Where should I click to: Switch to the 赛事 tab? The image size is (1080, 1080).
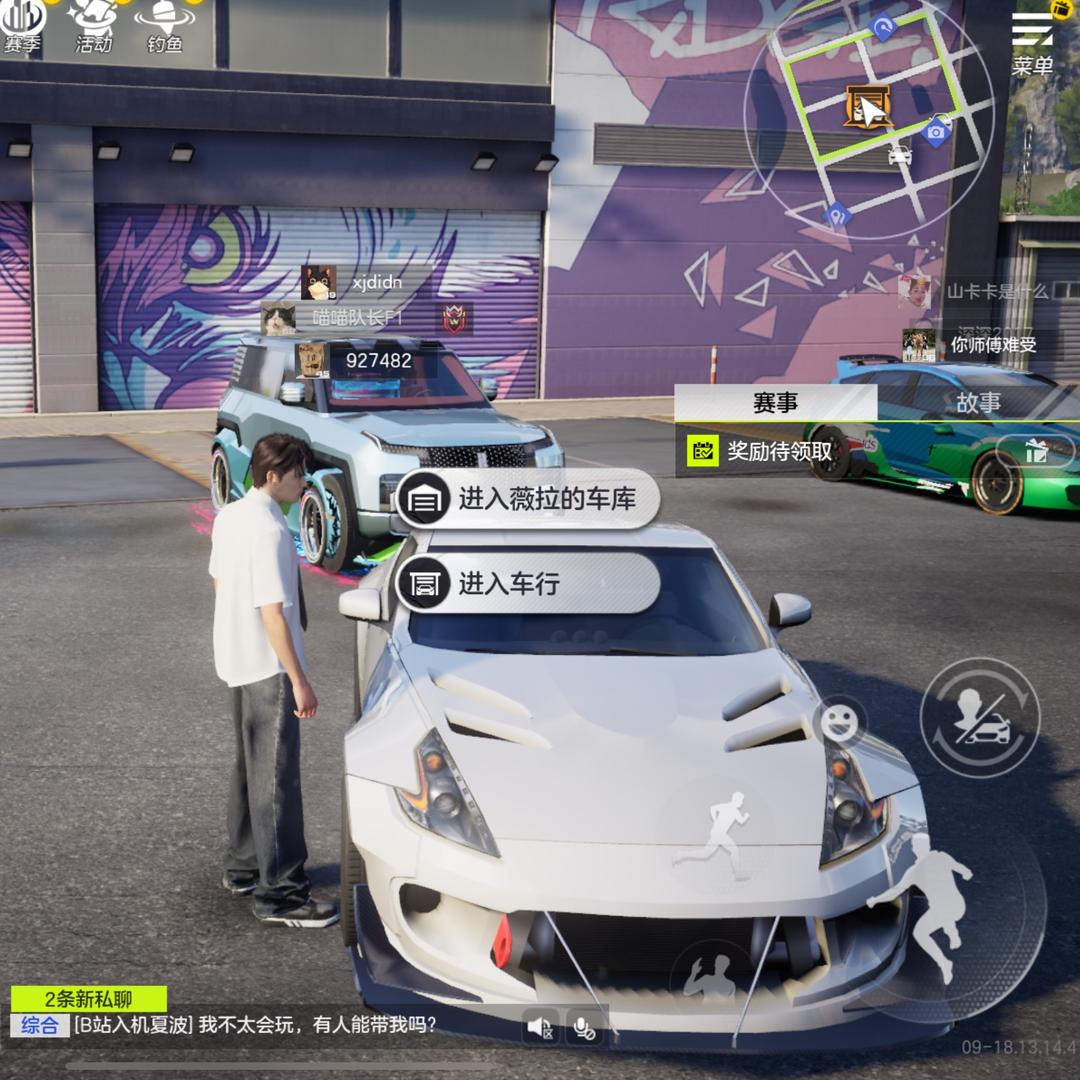click(775, 403)
